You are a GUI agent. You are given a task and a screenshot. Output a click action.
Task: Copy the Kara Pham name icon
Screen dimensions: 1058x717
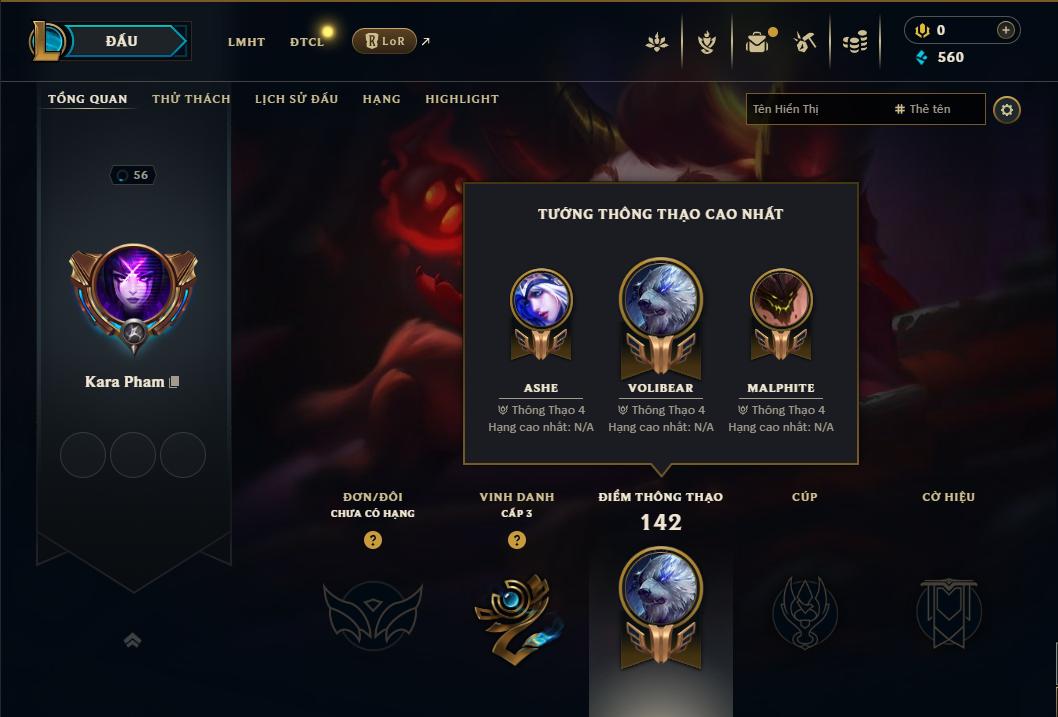click(x=175, y=382)
